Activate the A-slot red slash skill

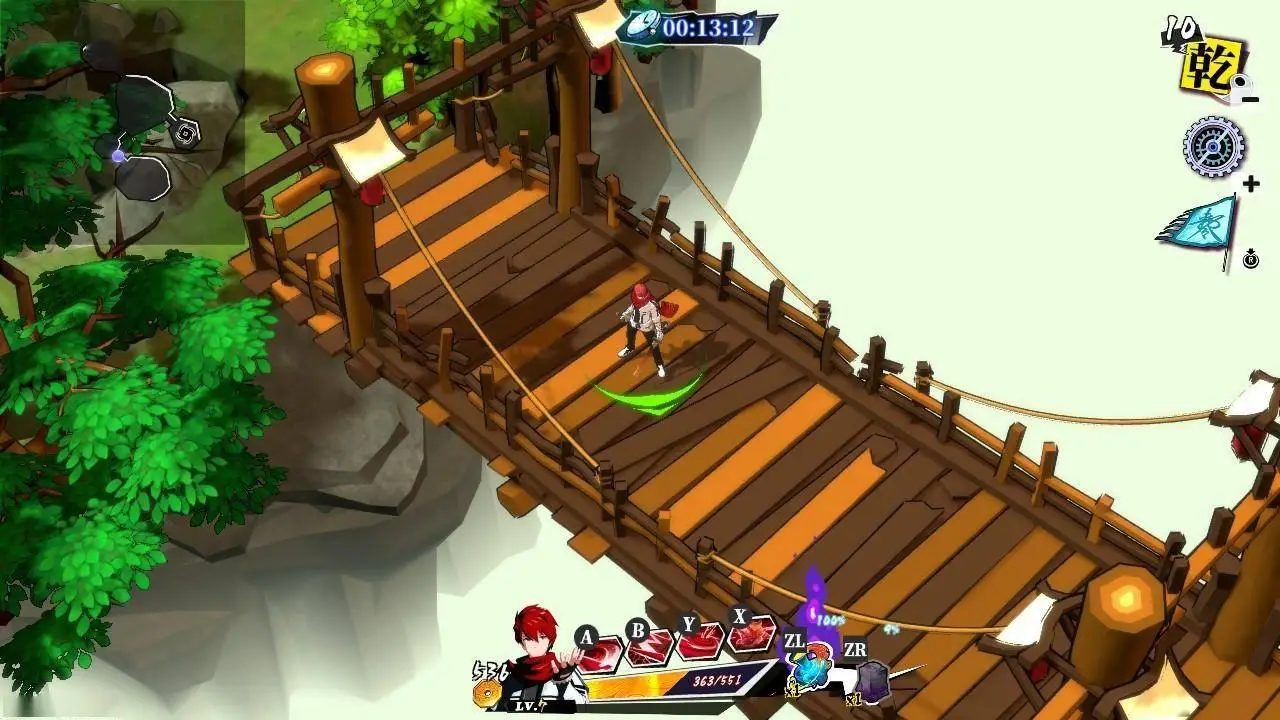[602, 655]
